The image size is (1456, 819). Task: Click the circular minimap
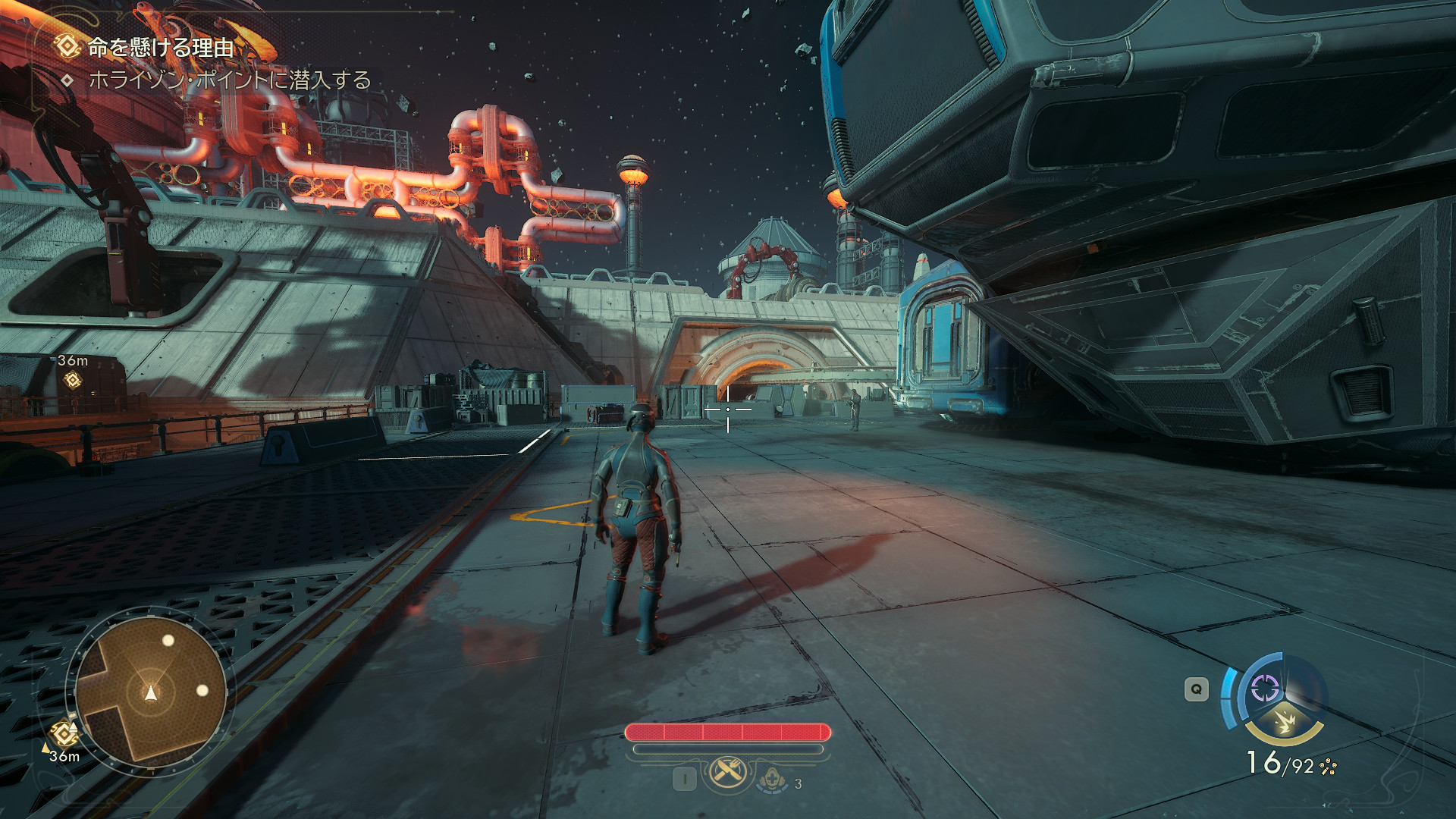pyautogui.click(x=151, y=692)
